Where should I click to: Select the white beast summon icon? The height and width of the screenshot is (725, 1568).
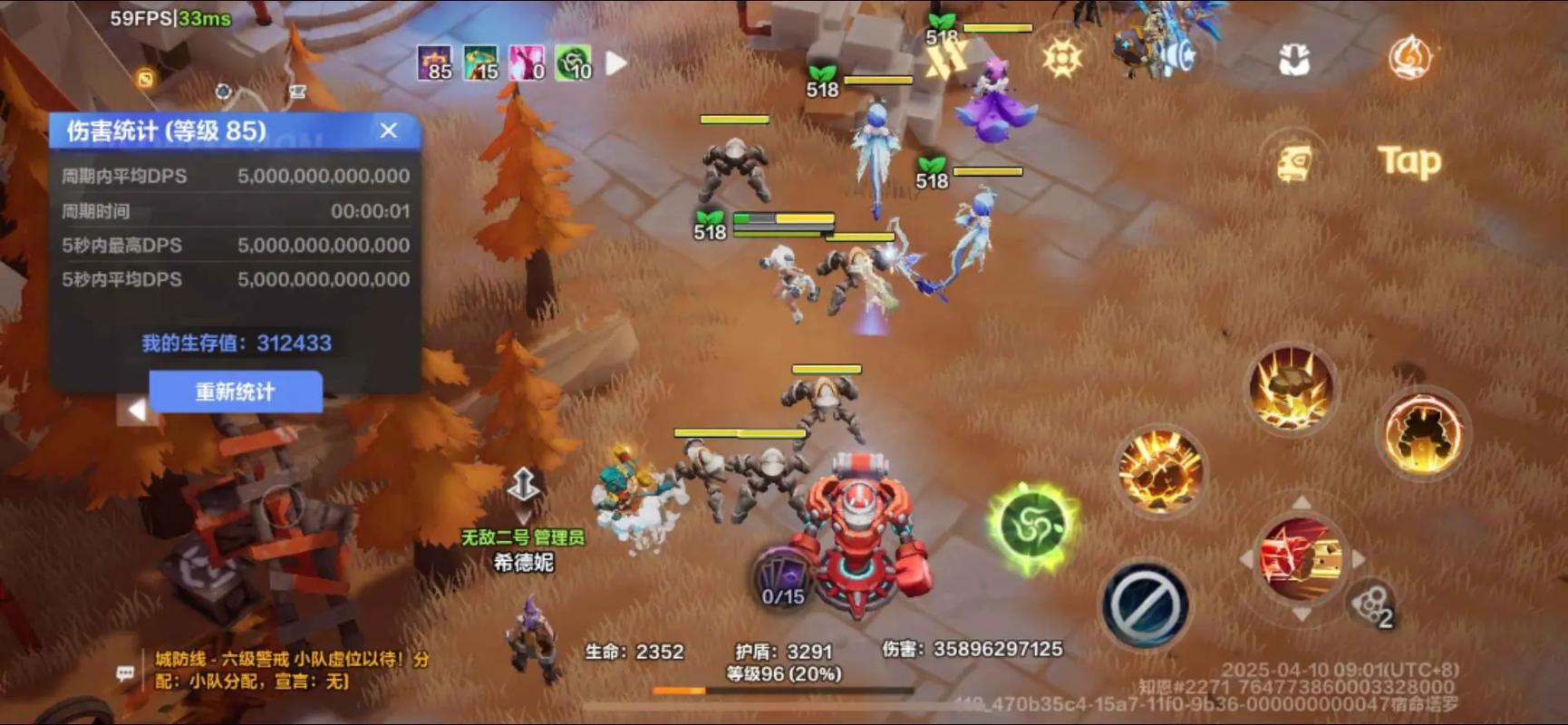[1294, 57]
